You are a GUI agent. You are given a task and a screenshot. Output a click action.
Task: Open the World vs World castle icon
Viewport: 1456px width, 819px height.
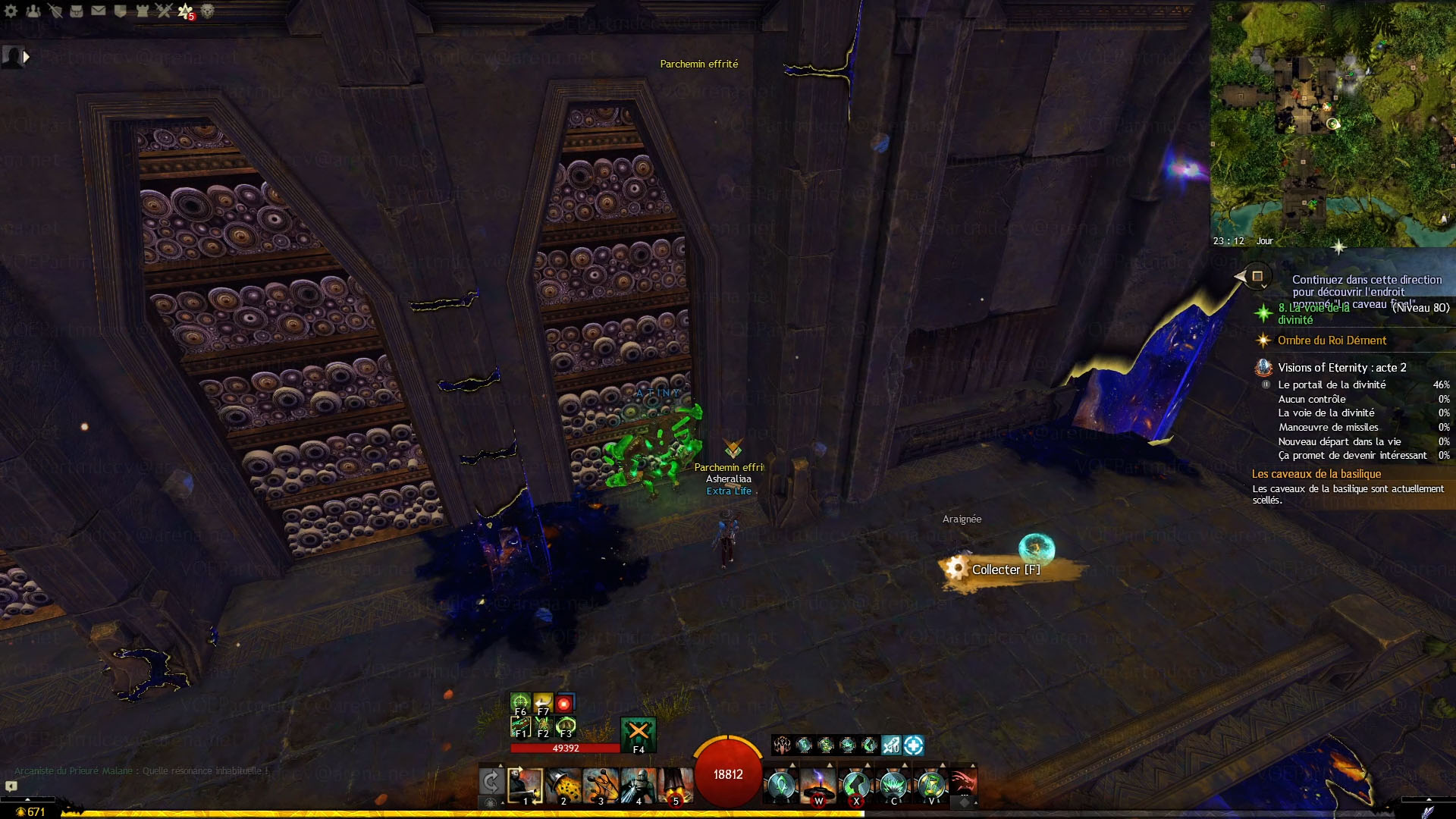pyautogui.click(x=142, y=11)
